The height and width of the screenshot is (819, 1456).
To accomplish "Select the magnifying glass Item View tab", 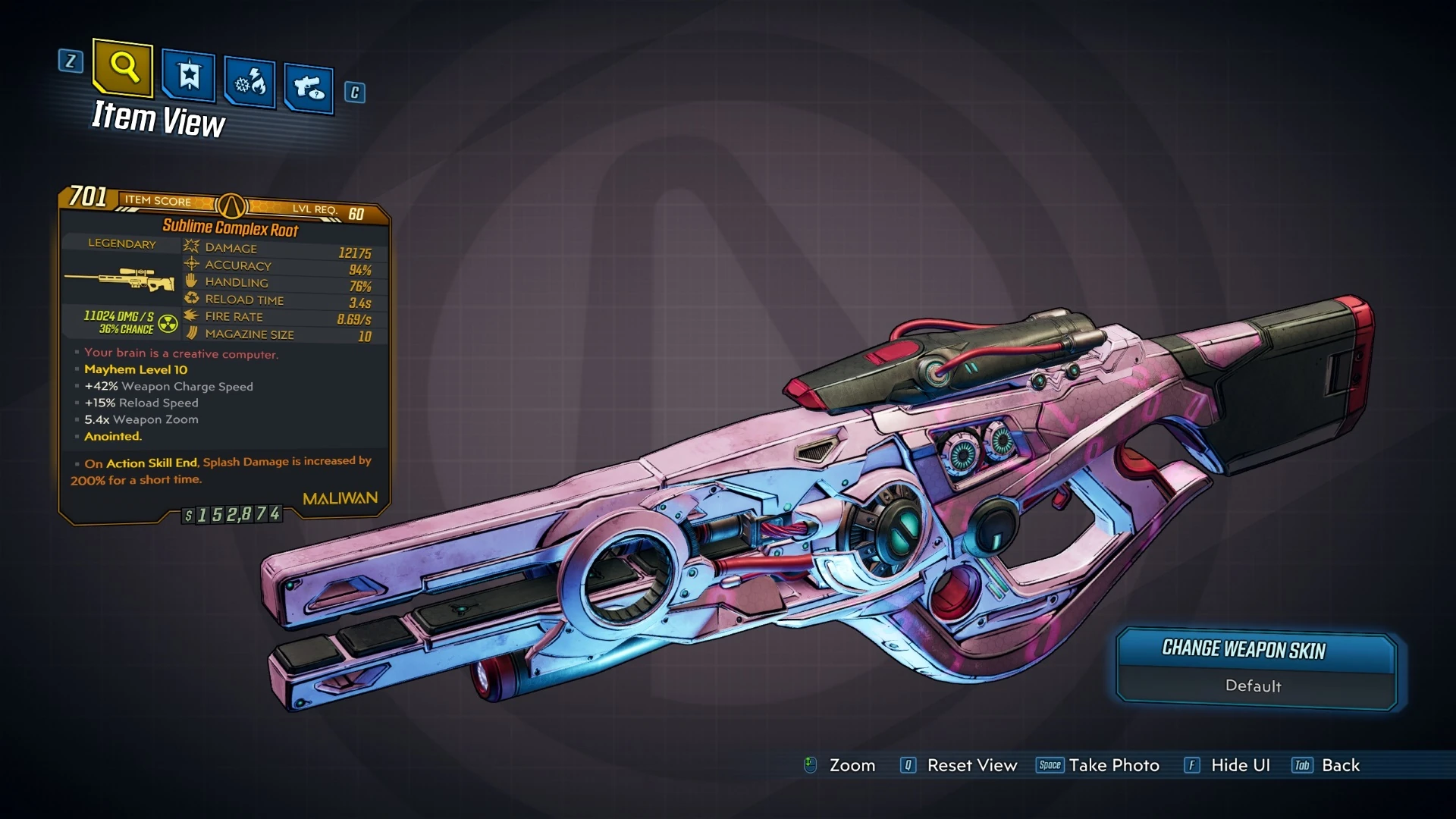I will point(123,68).
